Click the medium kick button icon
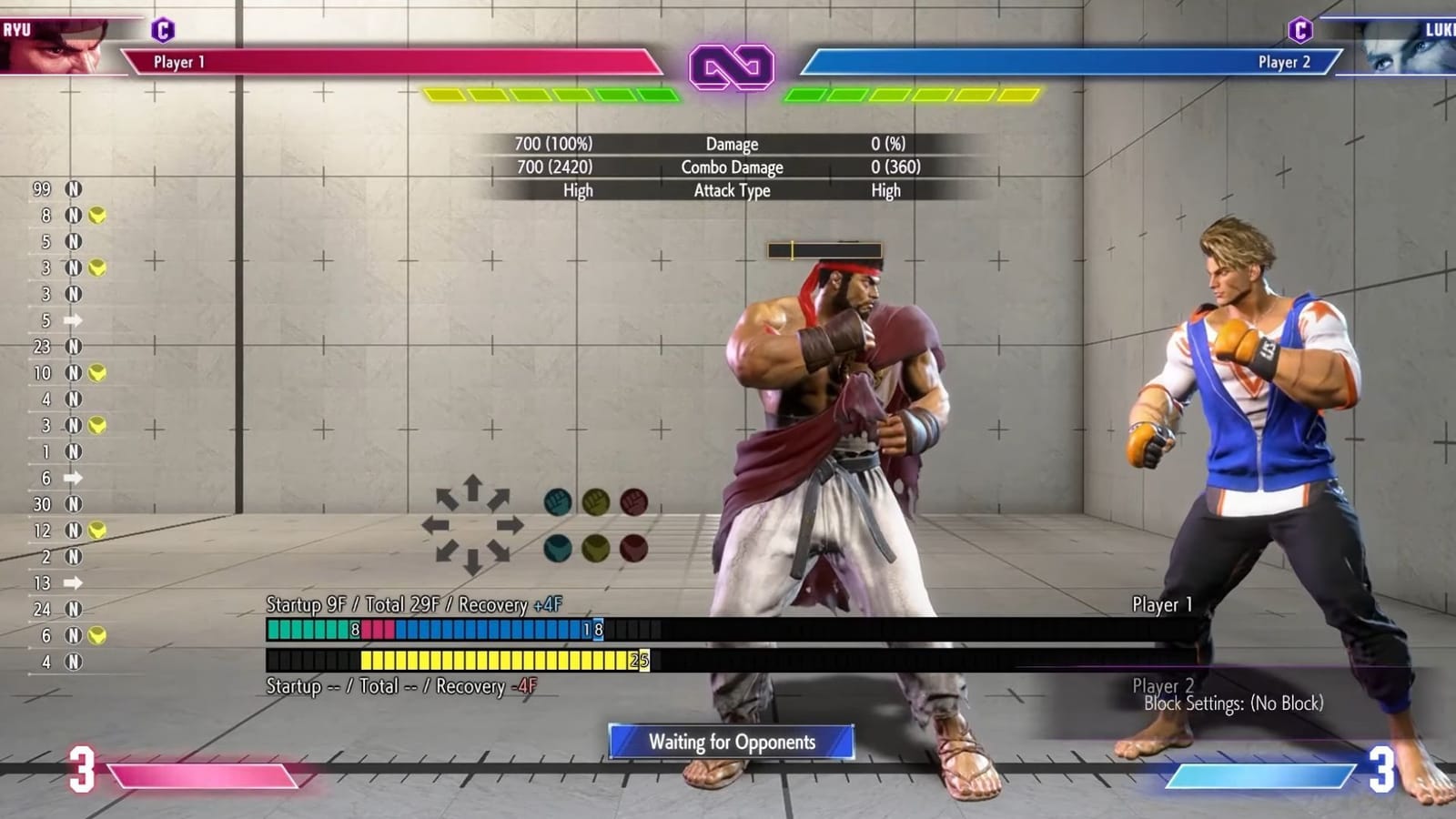Image resolution: width=1456 pixels, height=819 pixels. [x=596, y=547]
